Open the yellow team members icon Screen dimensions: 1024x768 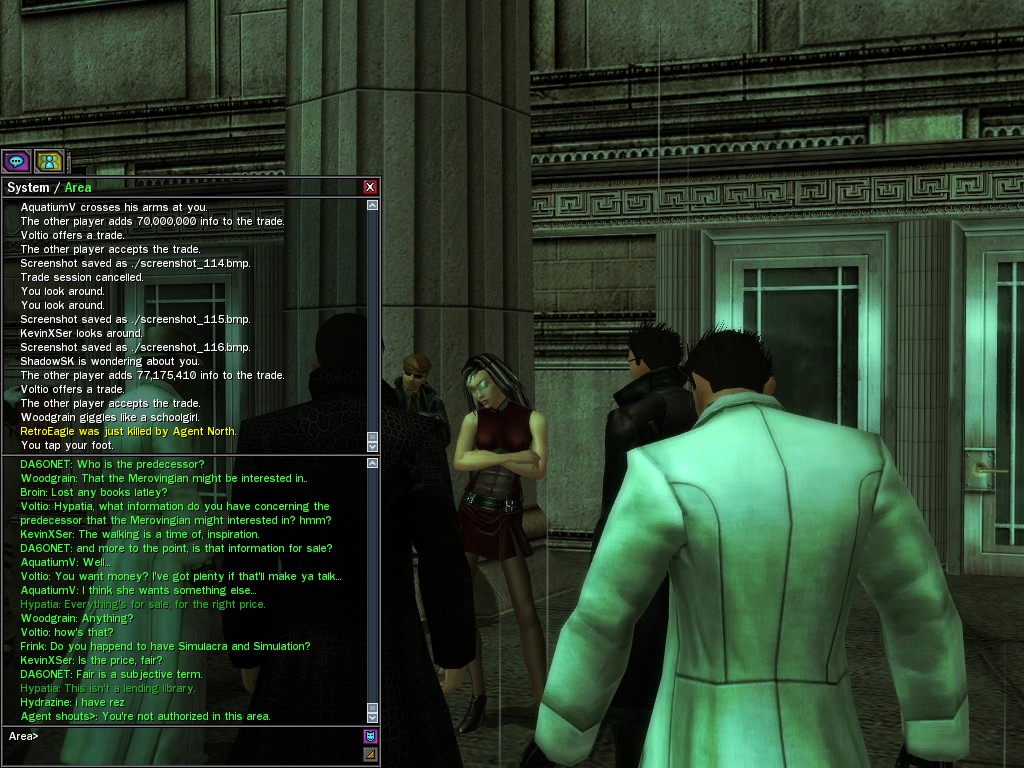coord(49,160)
